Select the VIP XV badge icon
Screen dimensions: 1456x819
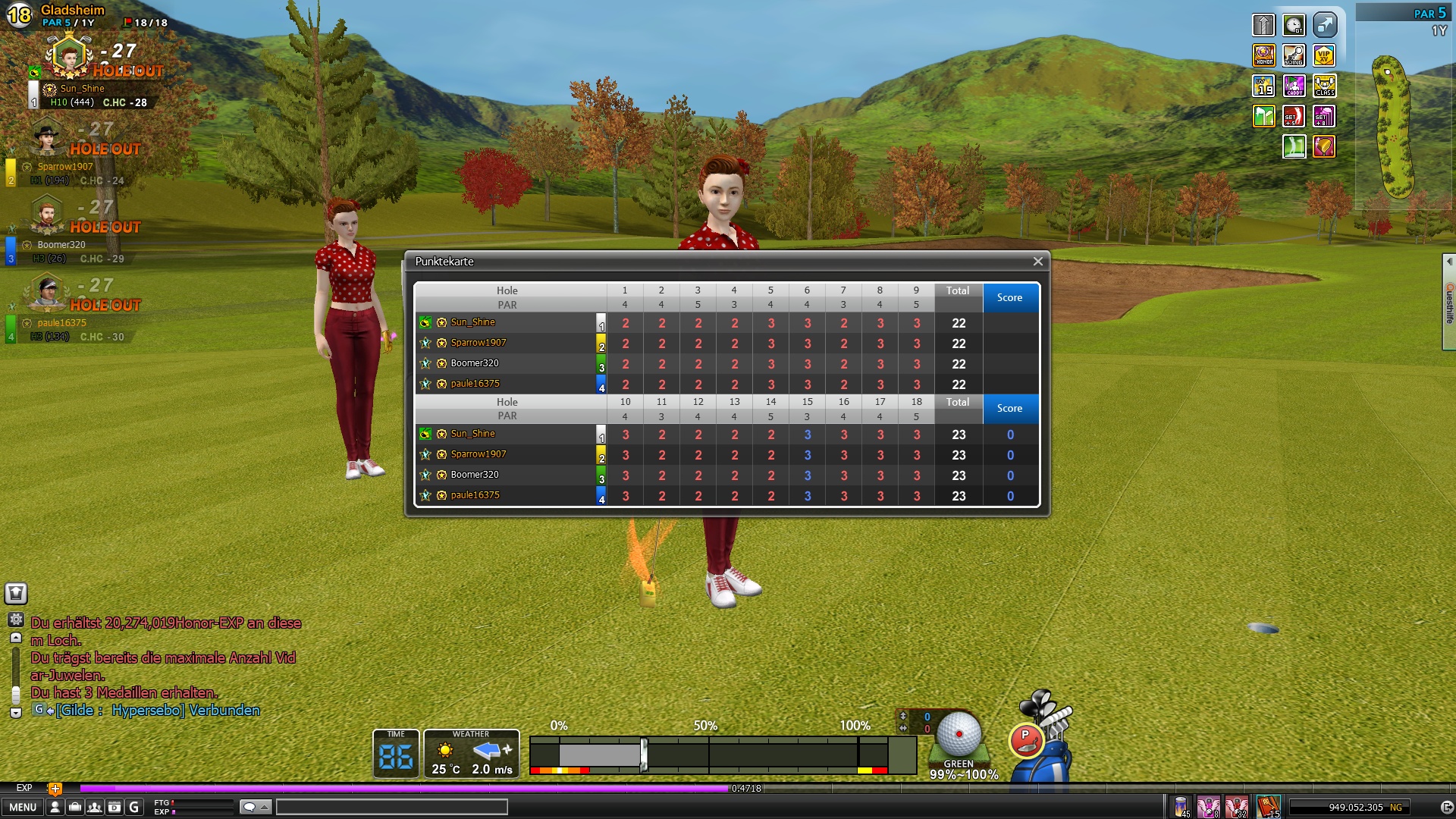pyautogui.click(x=1324, y=55)
